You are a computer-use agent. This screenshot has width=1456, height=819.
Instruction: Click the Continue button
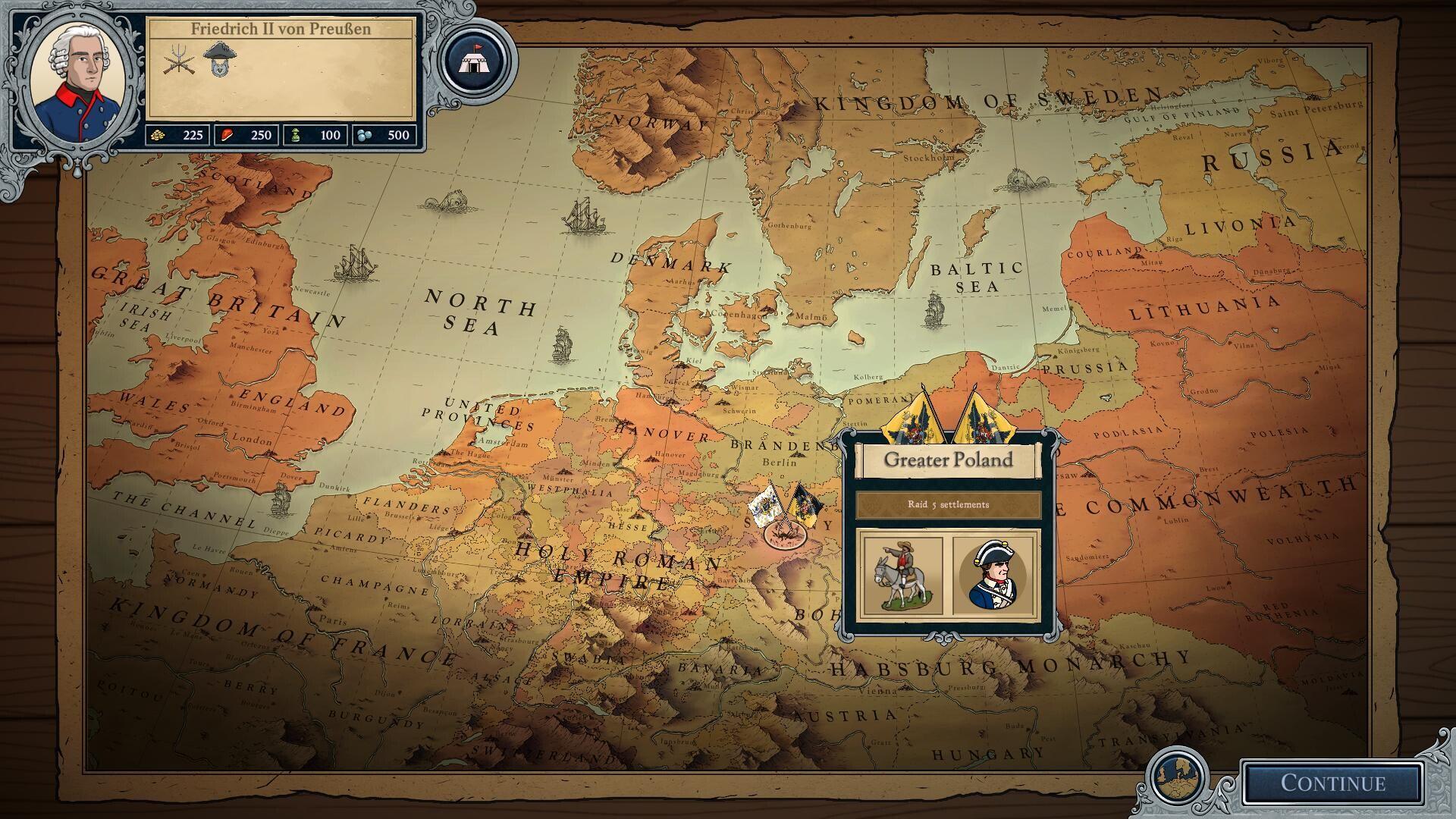click(x=1332, y=783)
